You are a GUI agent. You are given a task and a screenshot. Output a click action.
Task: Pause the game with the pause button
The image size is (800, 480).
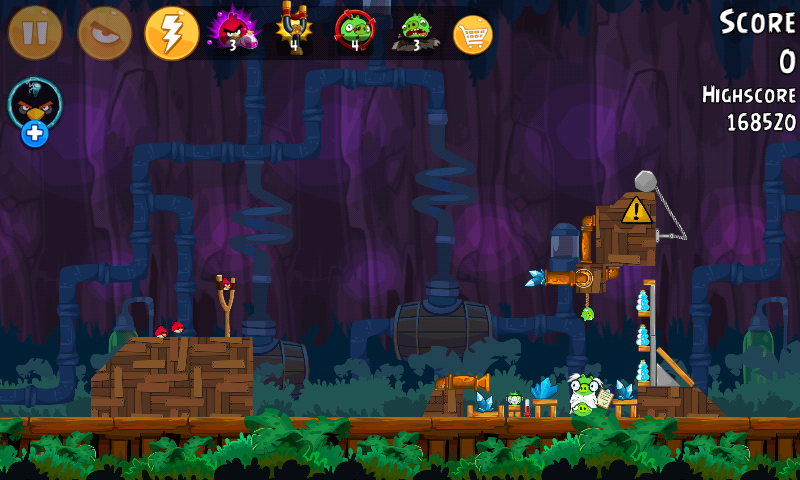[35, 33]
